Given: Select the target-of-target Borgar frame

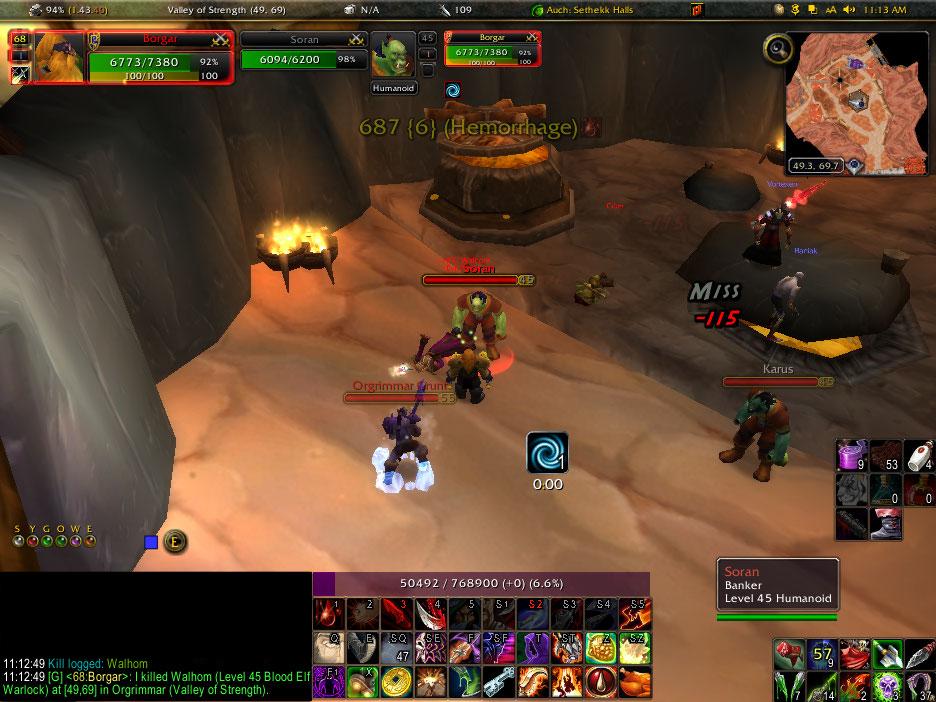Looking at the screenshot, I should 486,48.
